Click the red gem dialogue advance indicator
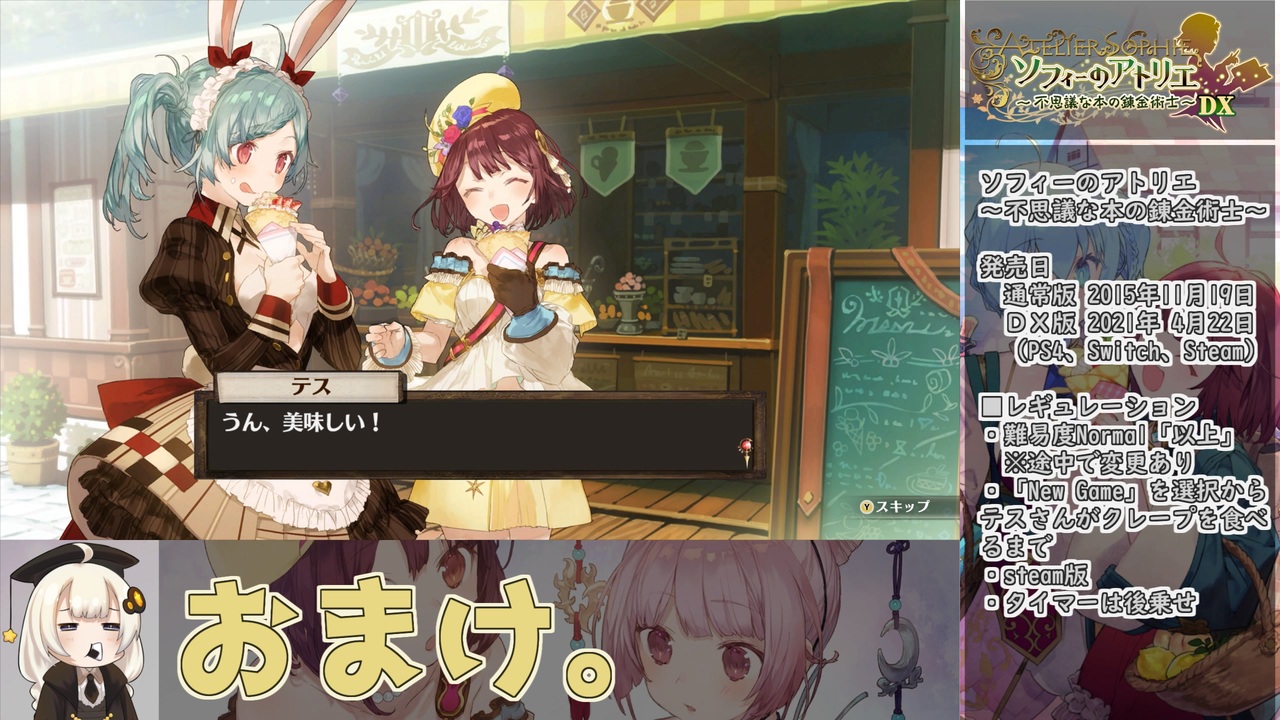The width and height of the screenshot is (1280, 720). (745, 446)
